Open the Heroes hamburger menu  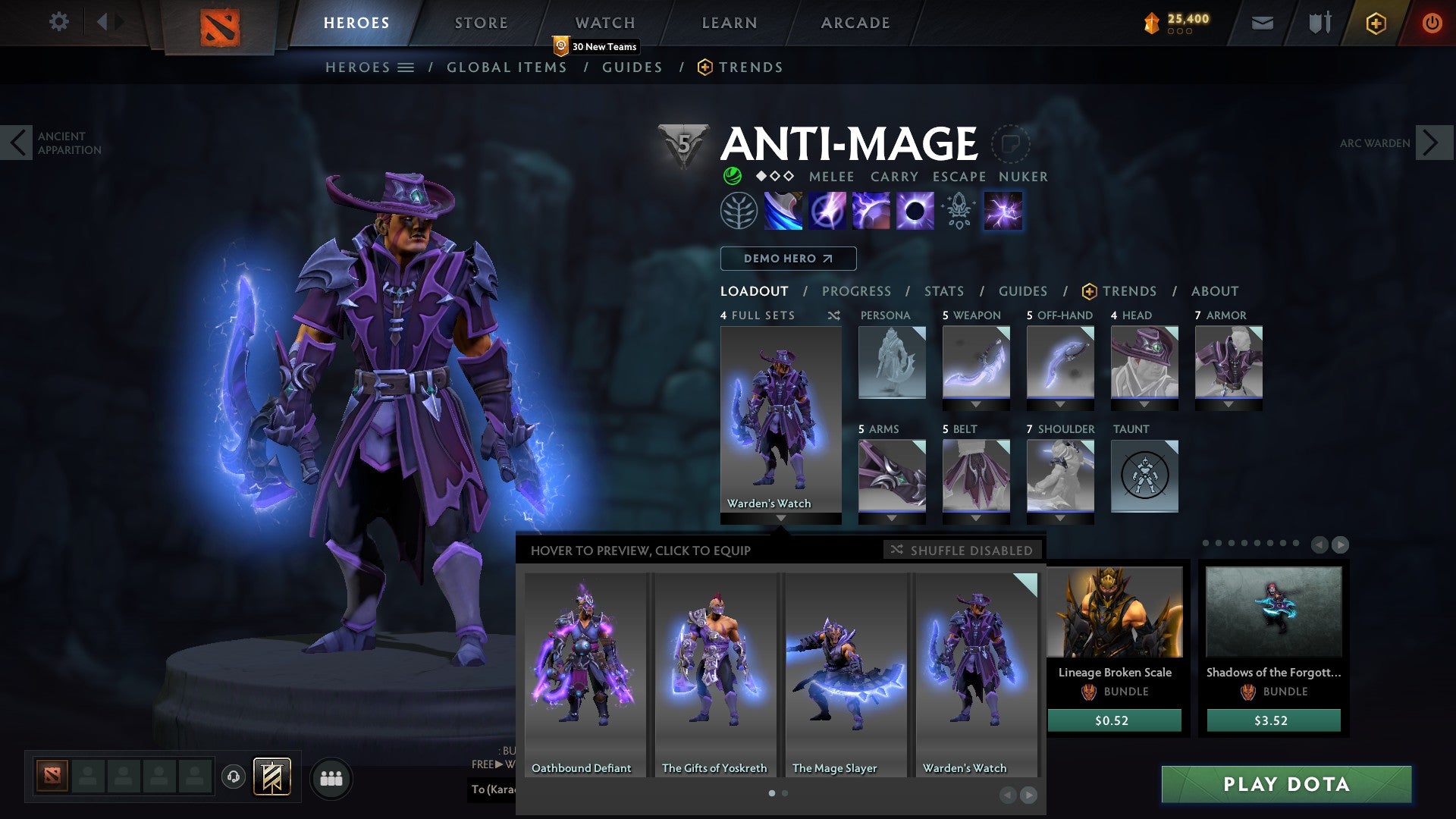click(406, 67)
